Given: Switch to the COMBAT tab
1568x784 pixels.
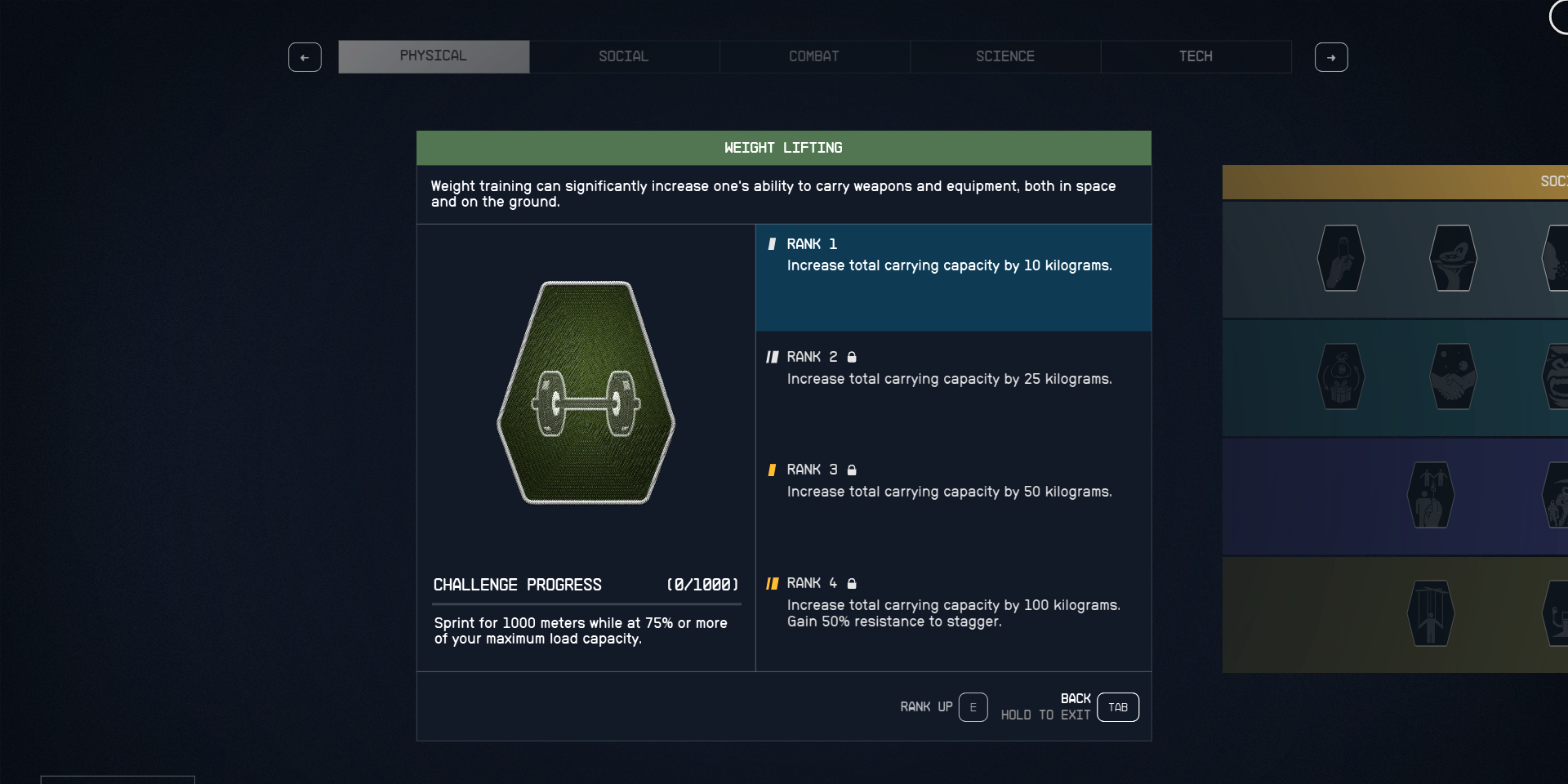Looking at the screenshot, I should [814, 56].
